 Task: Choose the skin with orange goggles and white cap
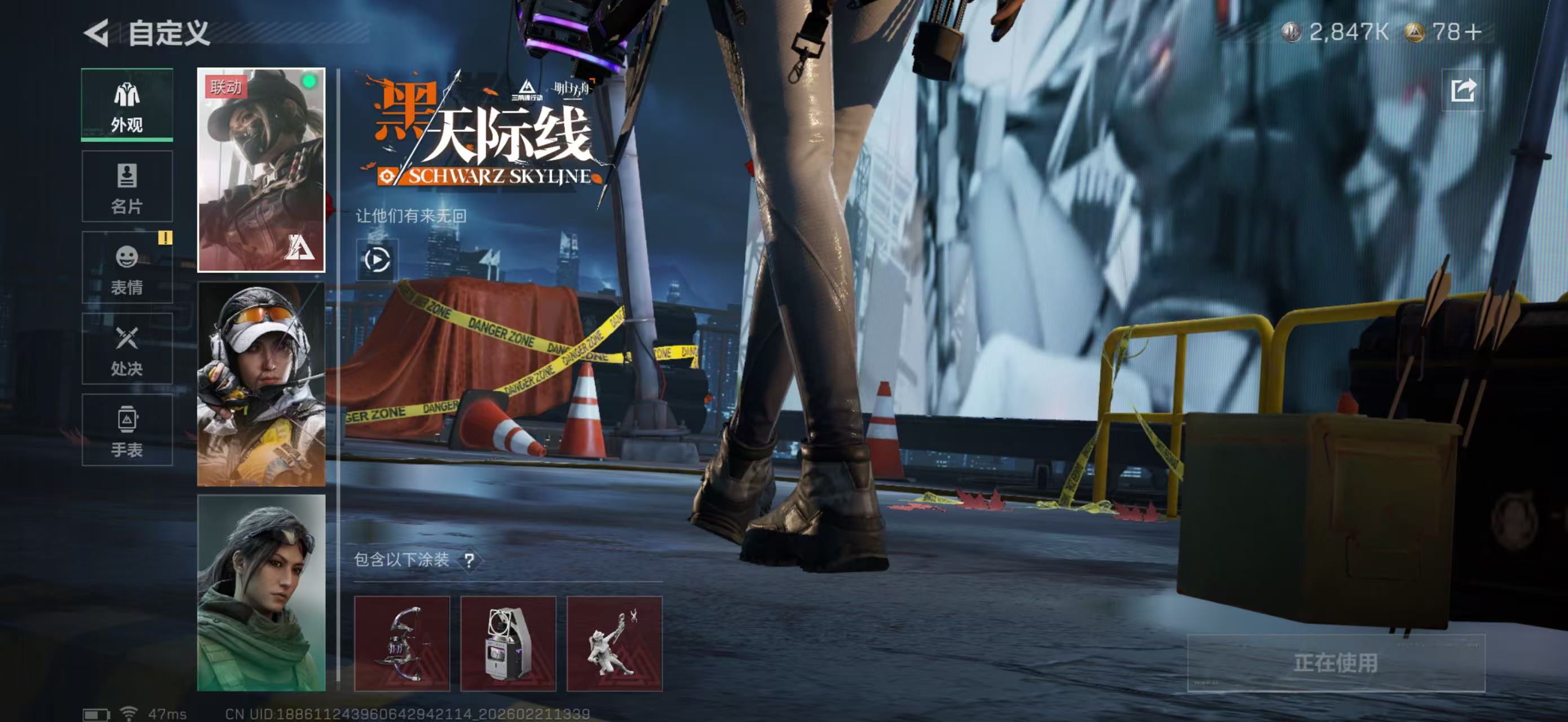point(261,384)
